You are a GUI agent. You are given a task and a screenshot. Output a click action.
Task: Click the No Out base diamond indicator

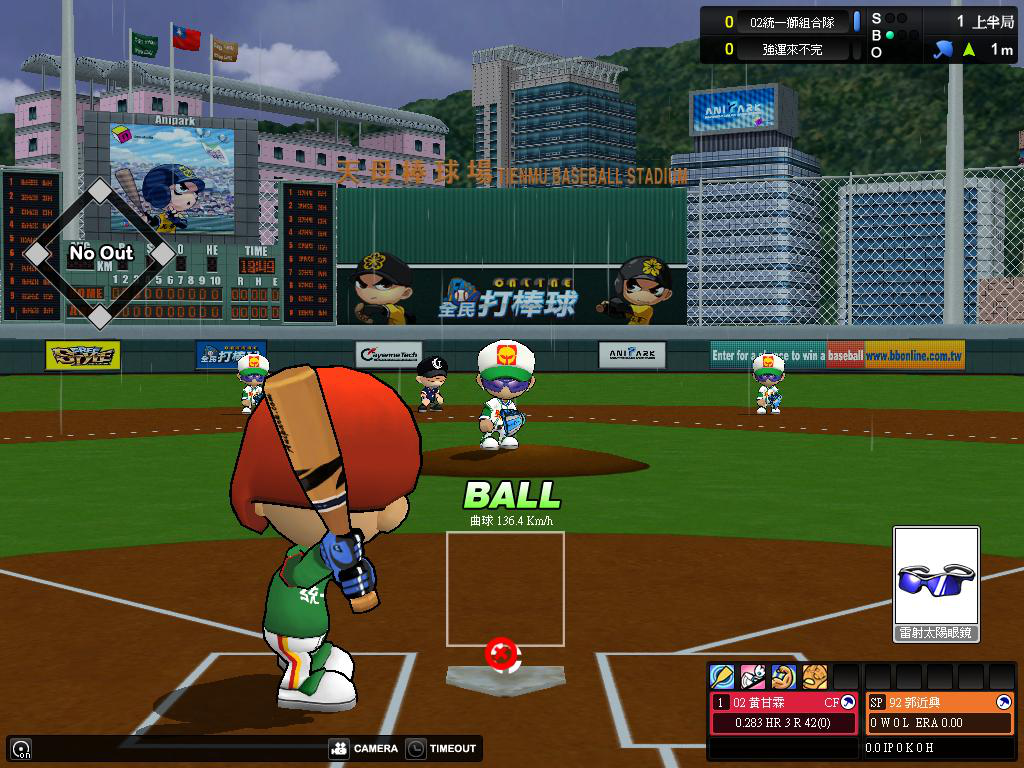pyautogui.click(x=100, y=254)
